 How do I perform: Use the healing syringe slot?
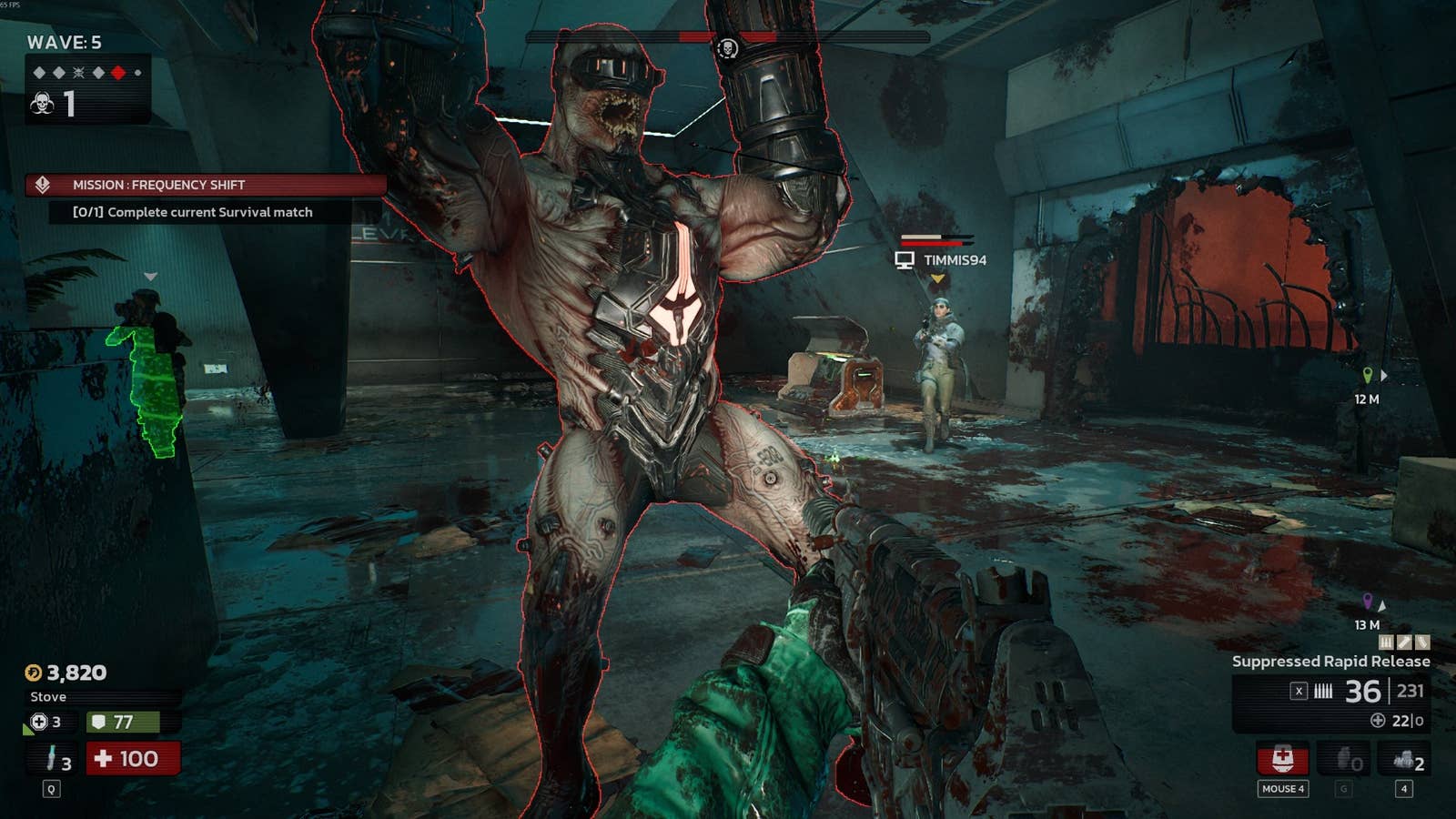[54, 758]
